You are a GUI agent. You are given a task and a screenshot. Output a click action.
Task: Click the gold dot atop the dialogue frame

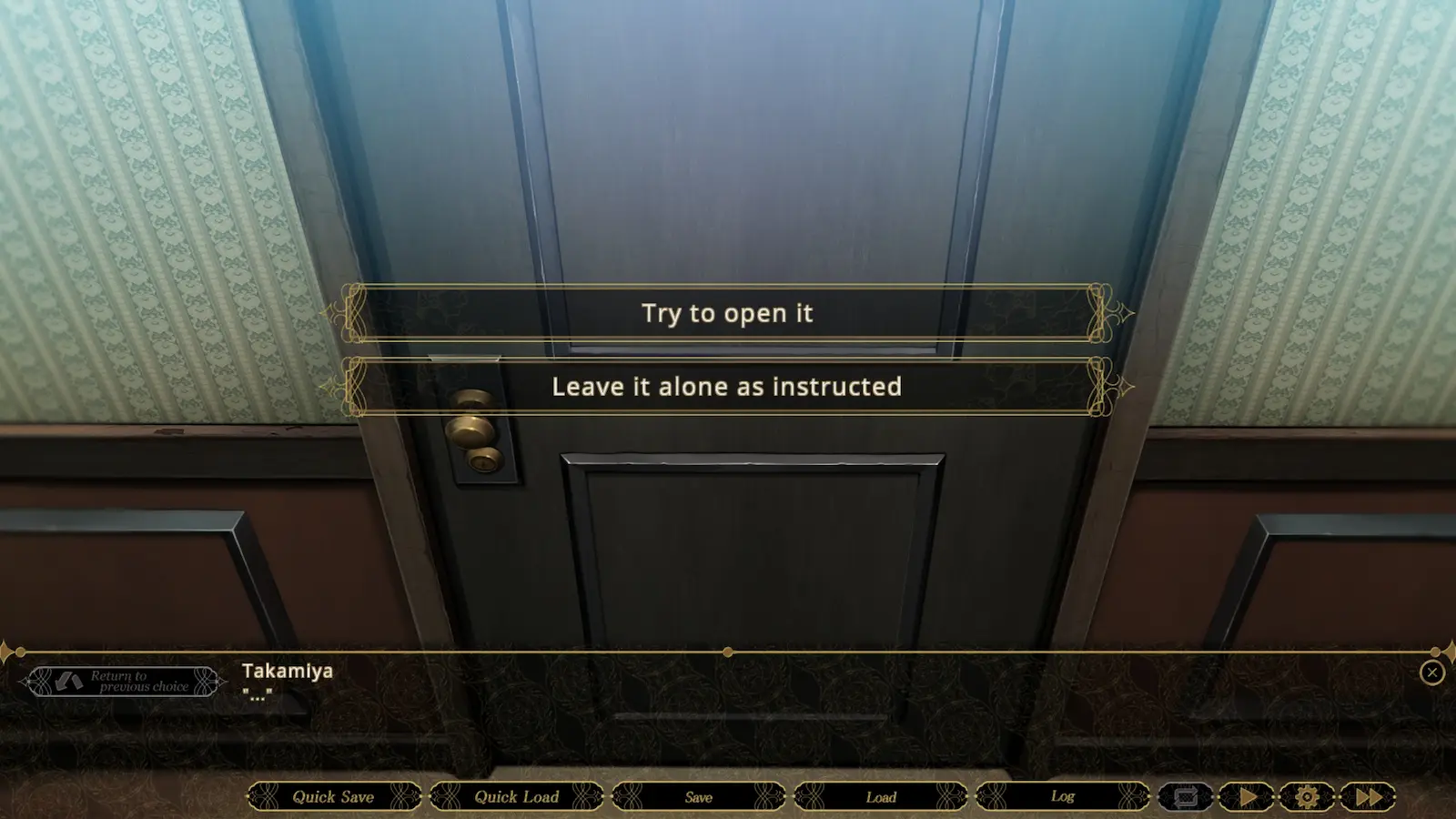pos(727,652)
